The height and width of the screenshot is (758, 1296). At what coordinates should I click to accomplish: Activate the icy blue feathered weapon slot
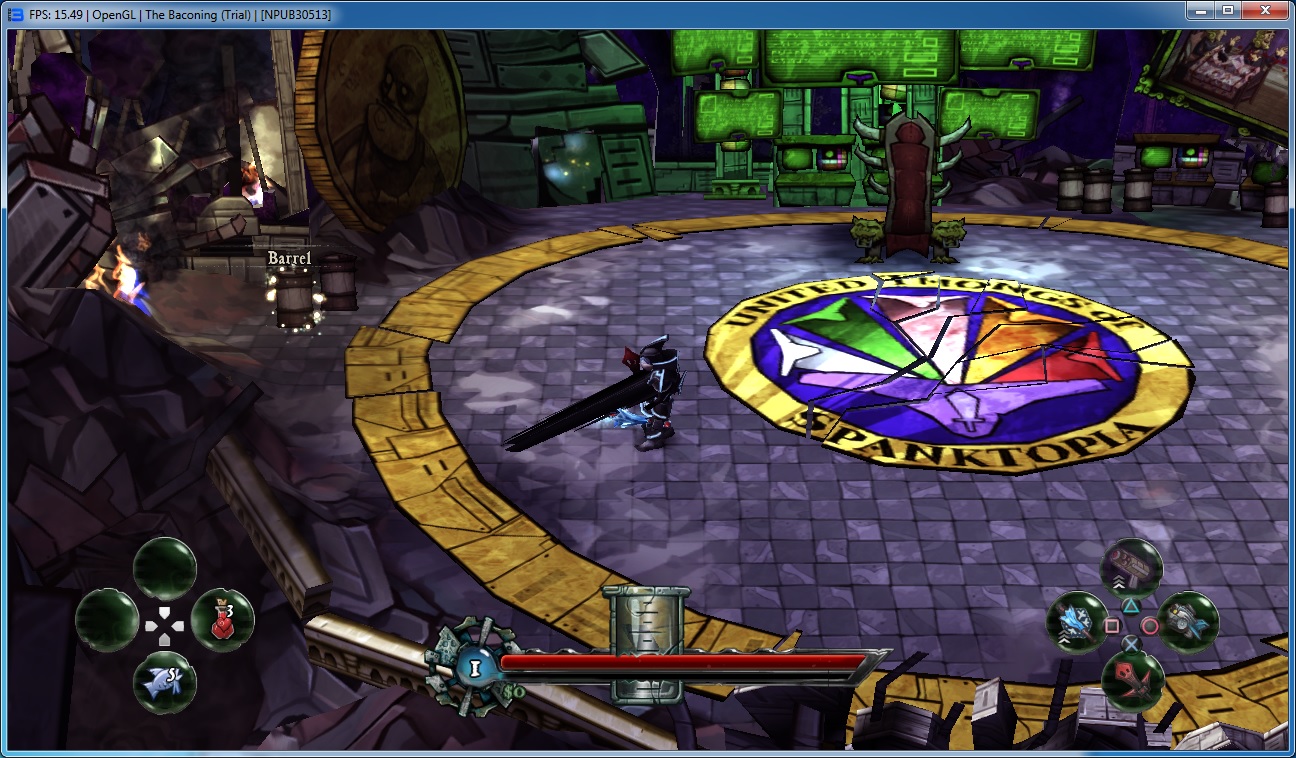[x=1077, y=621]
